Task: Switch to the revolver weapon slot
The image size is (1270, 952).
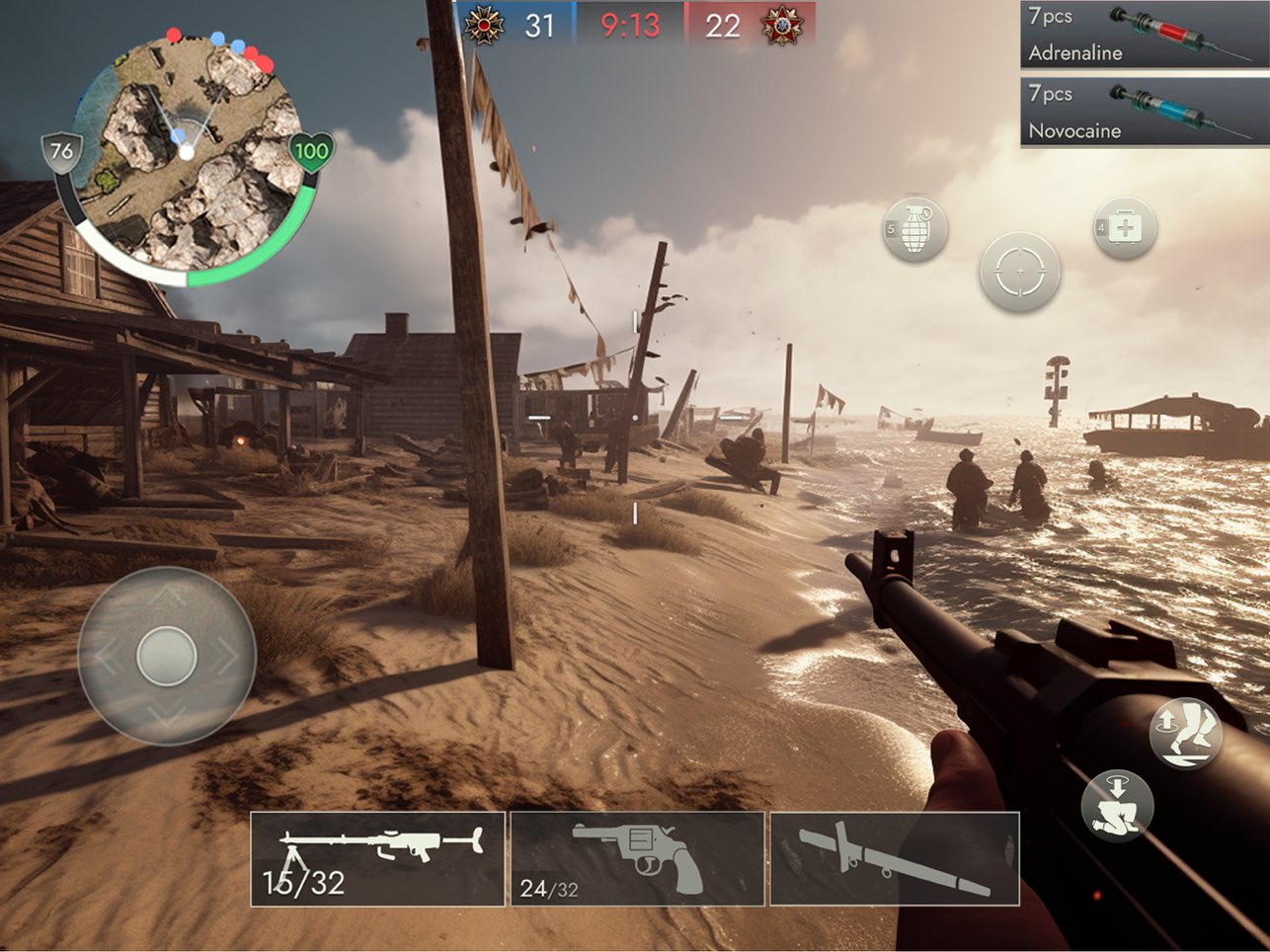Action: (x=637, y=858)
